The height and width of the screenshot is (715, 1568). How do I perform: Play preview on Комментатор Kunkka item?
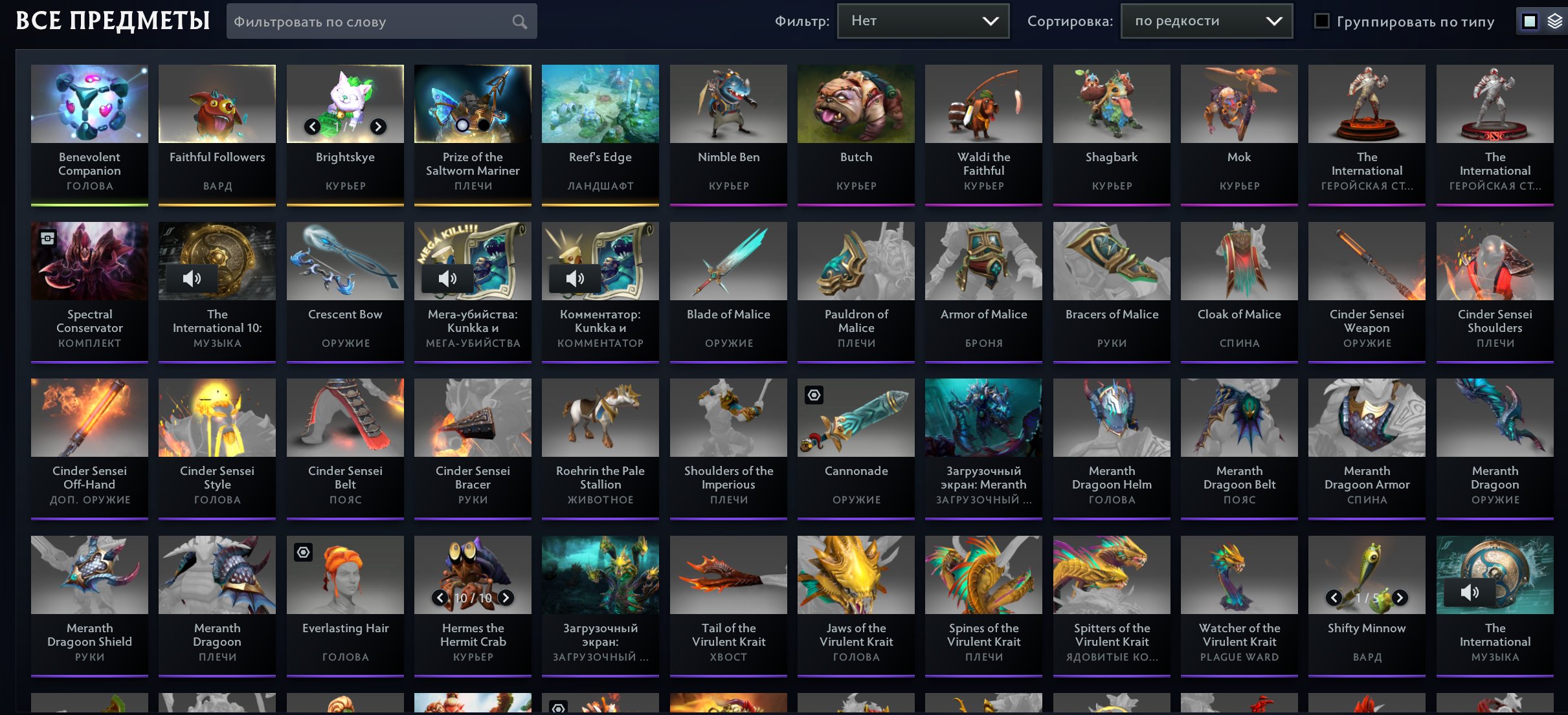pyautogui.click(x=576, y=278)
